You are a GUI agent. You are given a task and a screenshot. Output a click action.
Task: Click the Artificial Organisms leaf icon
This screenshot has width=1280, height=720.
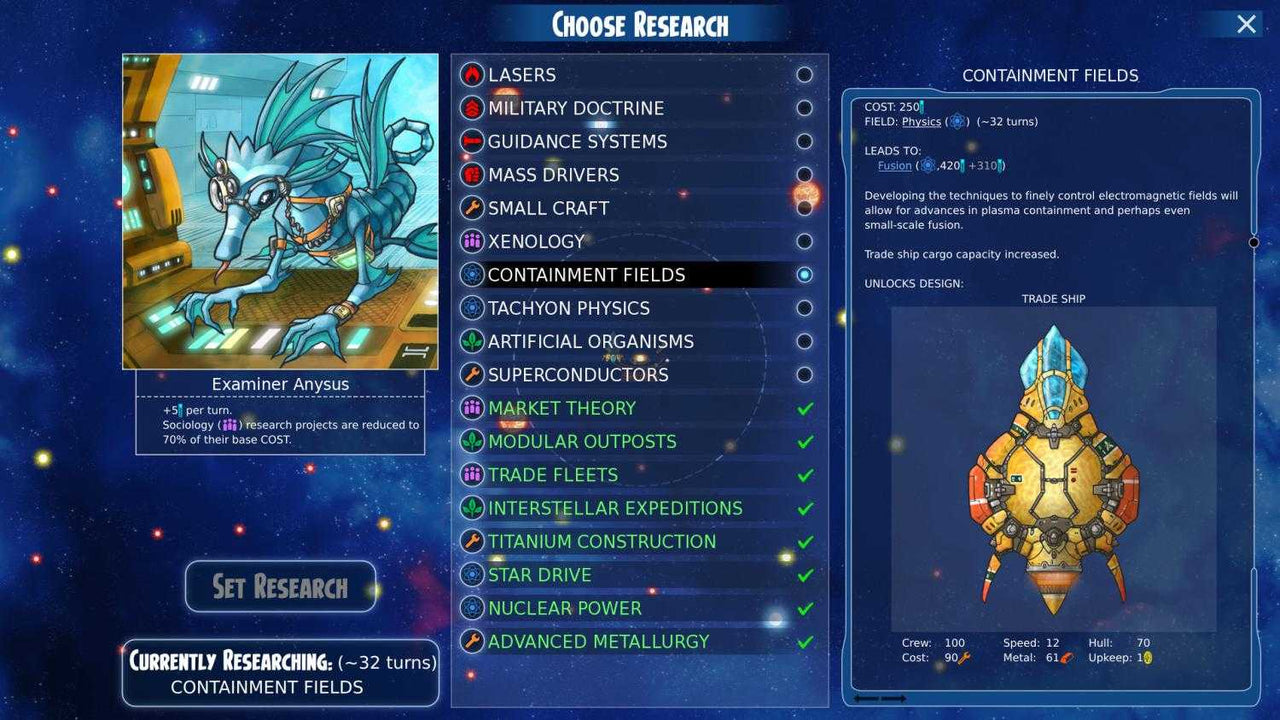click(470, 341)
